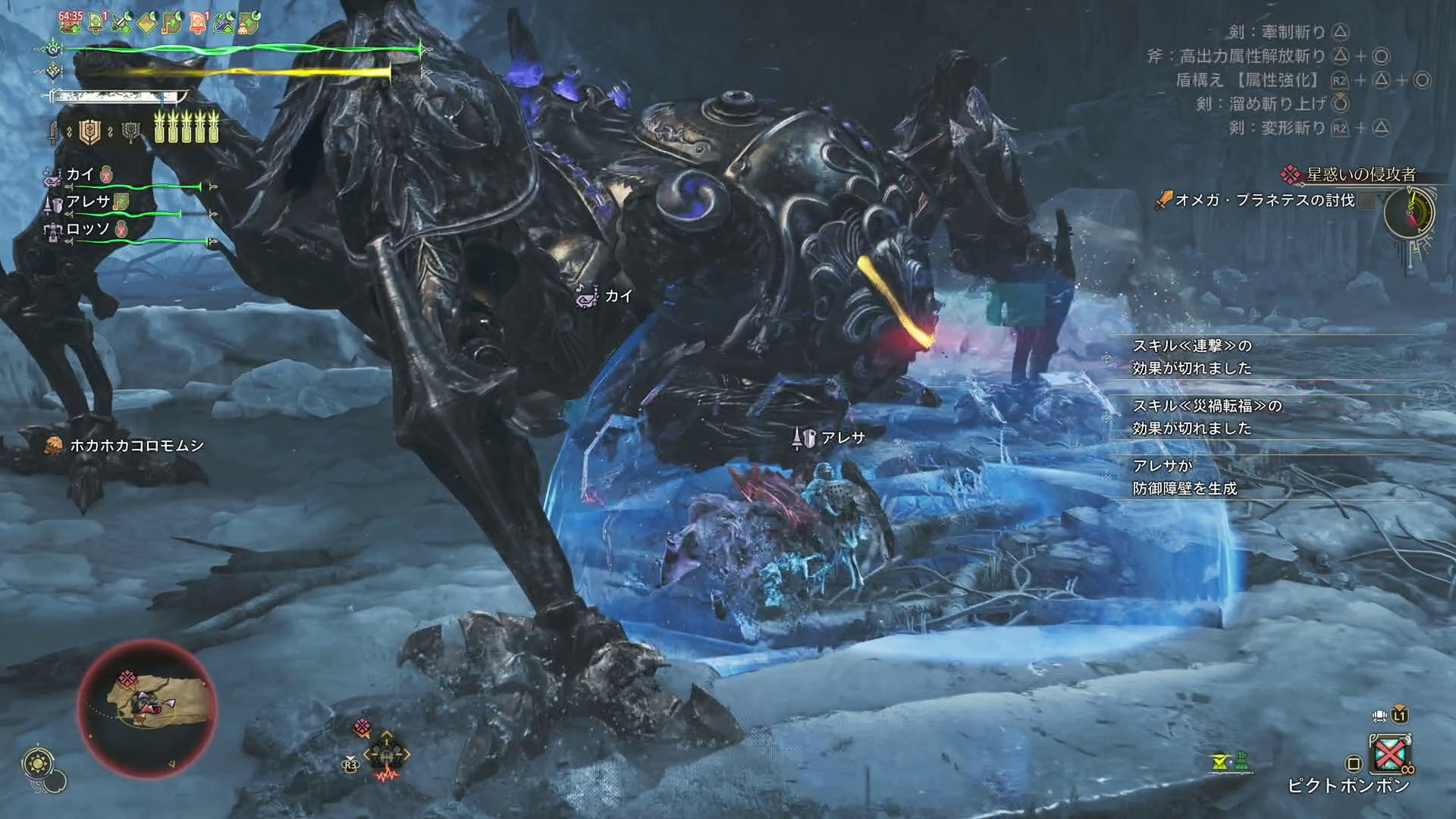Select party member ロッソ in the list

coord(88,229)
